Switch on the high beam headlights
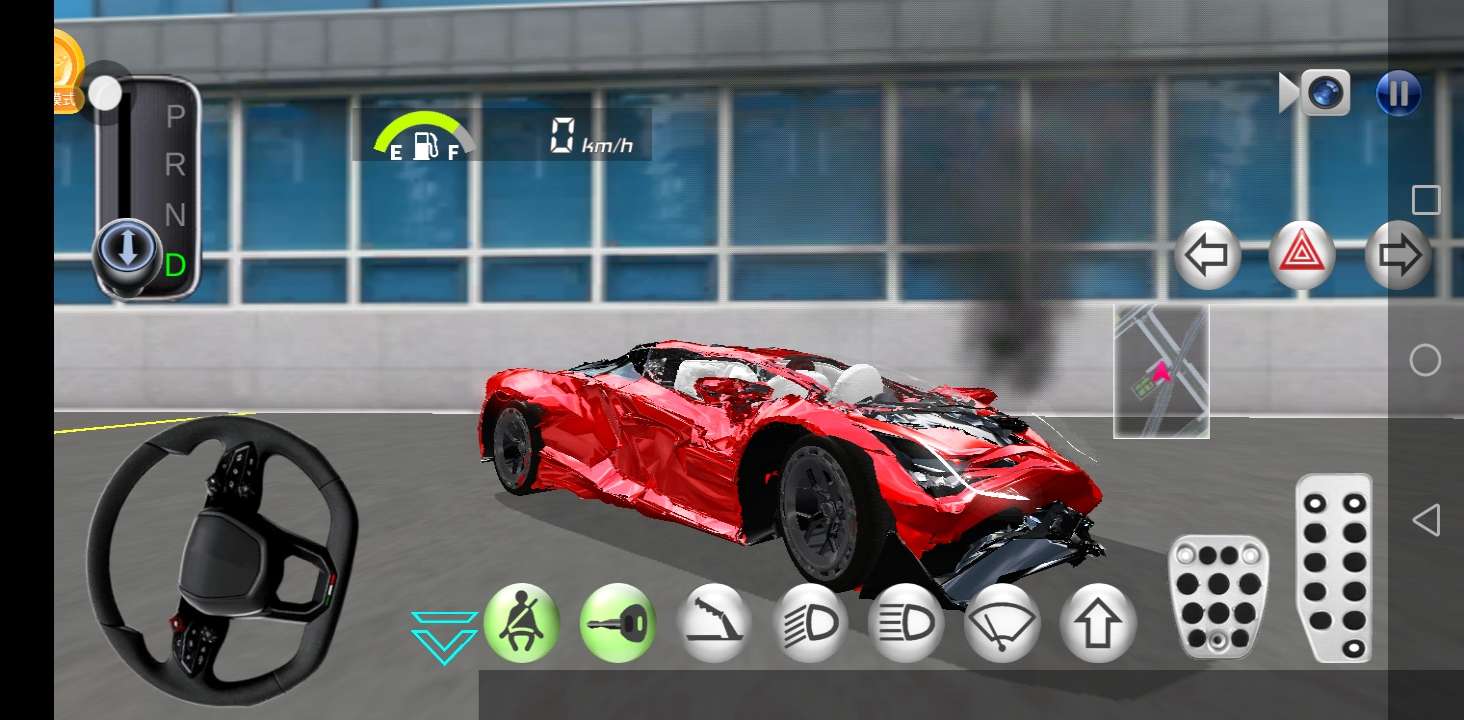 [x=906, y=623]
